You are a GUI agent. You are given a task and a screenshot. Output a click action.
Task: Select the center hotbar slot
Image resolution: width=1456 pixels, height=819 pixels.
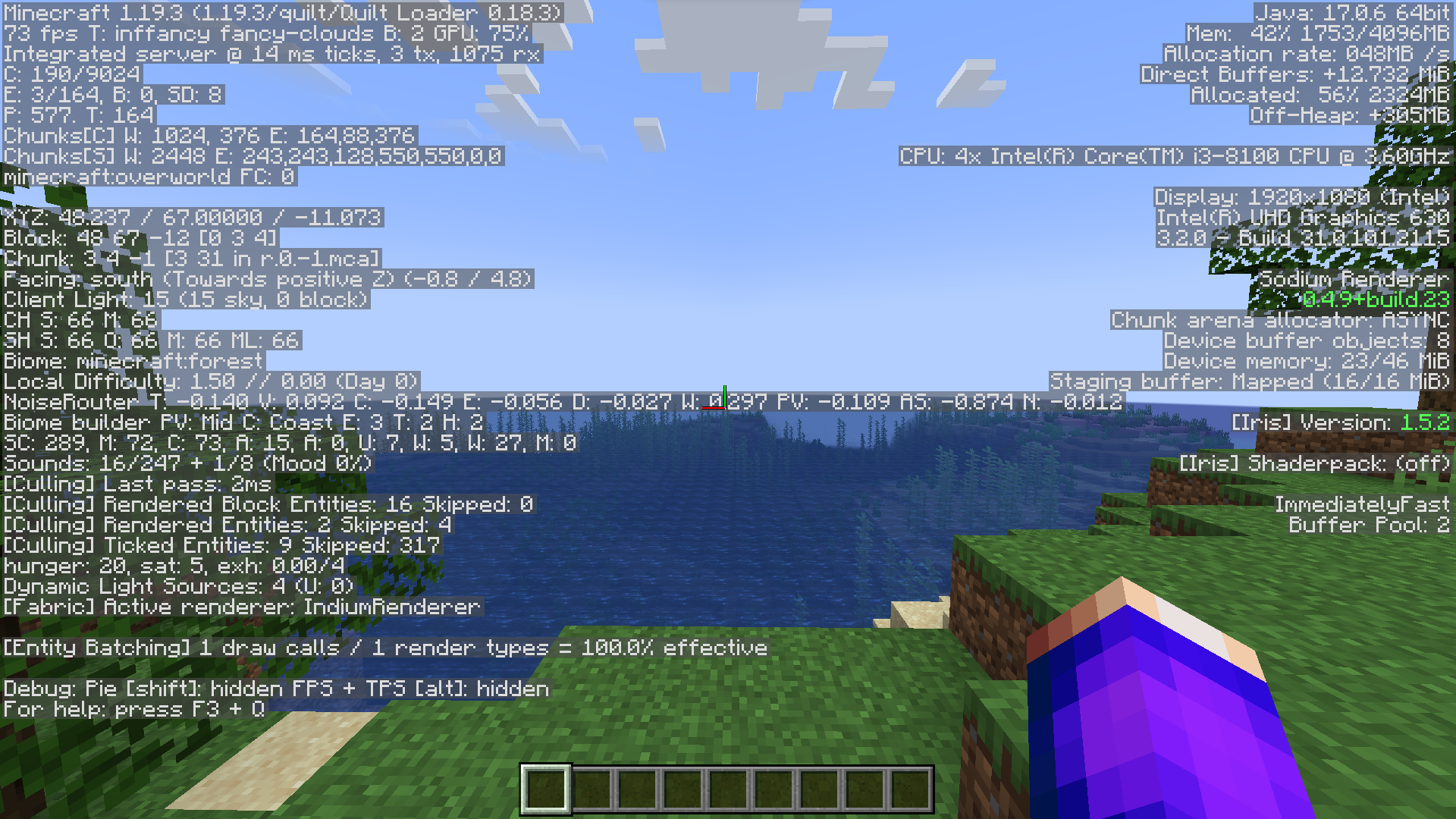(726, 789)
